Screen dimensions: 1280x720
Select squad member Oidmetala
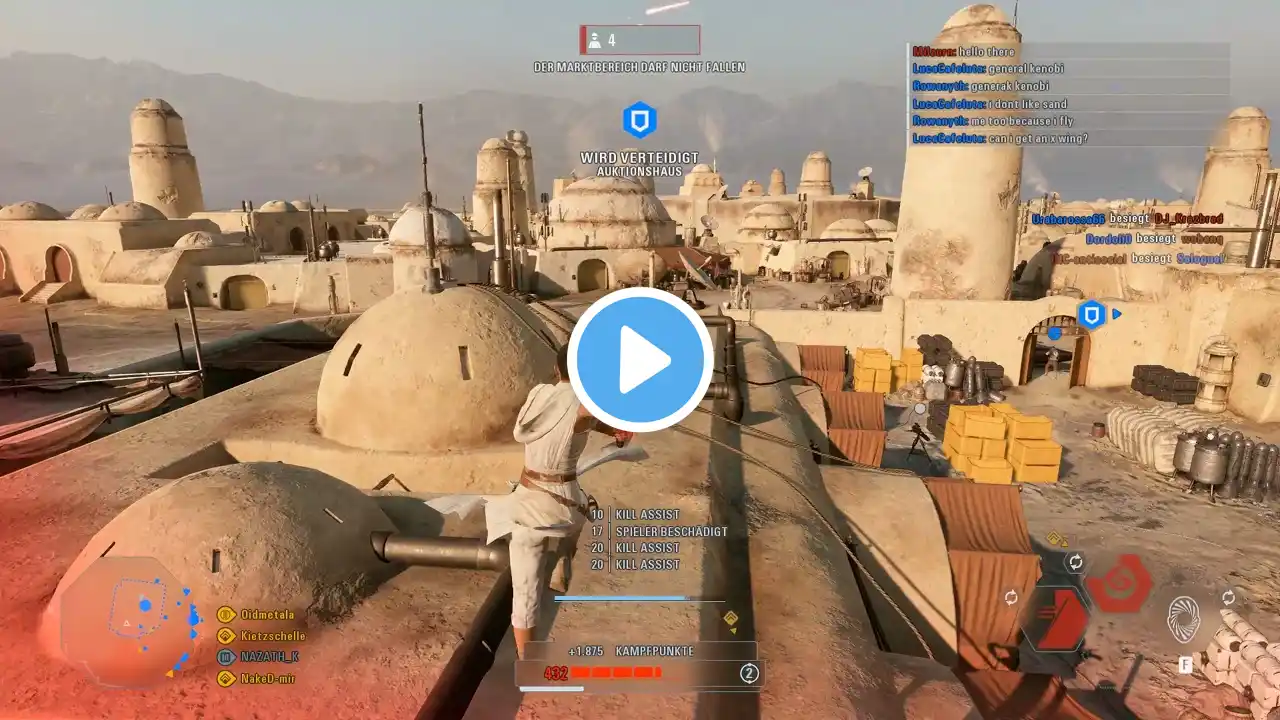pos(267,614)
